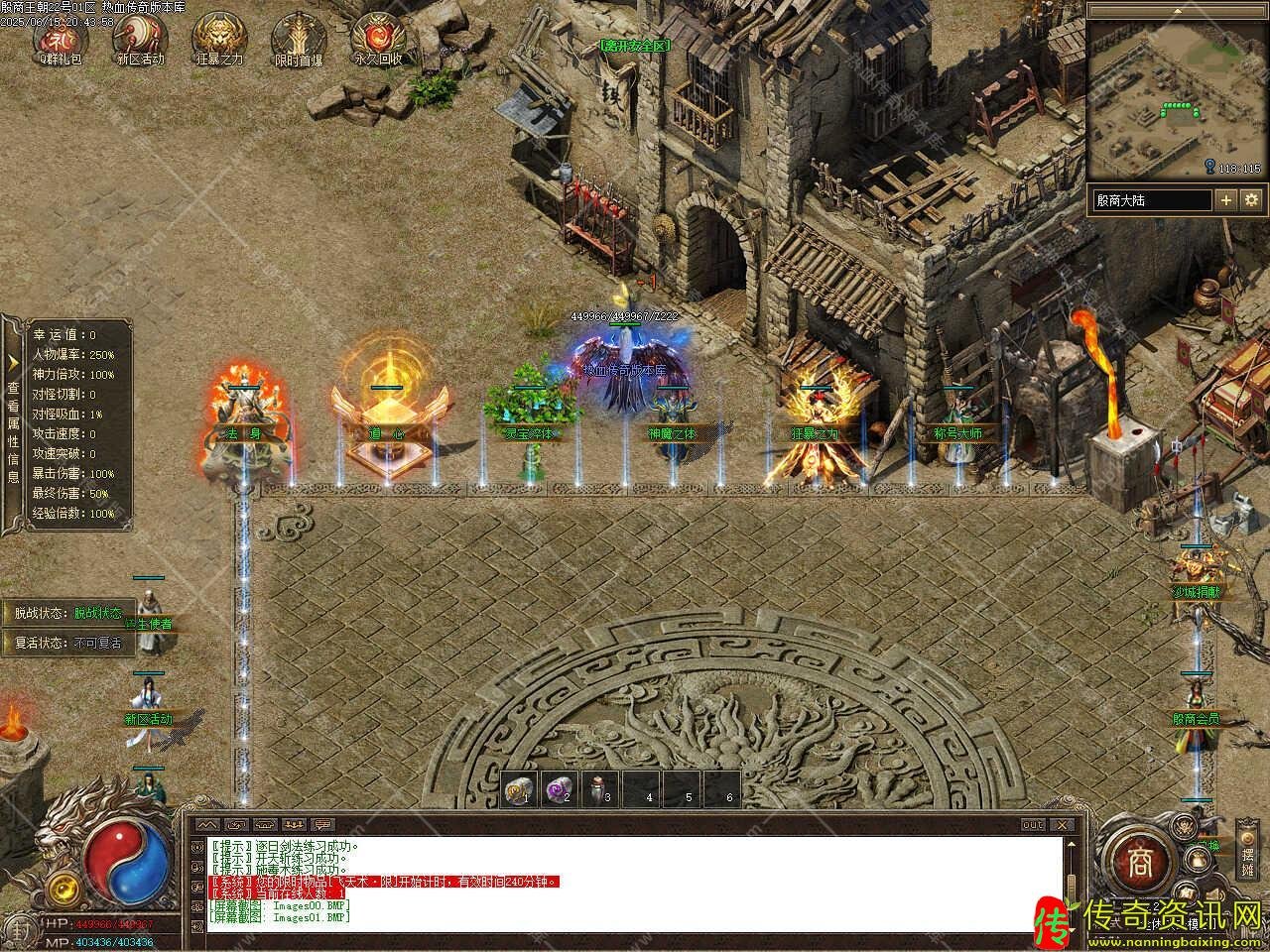Collapse the minimap with the top arrow bar
Viewport: 1270px width, 952px height.
[x=1177, y=10]
